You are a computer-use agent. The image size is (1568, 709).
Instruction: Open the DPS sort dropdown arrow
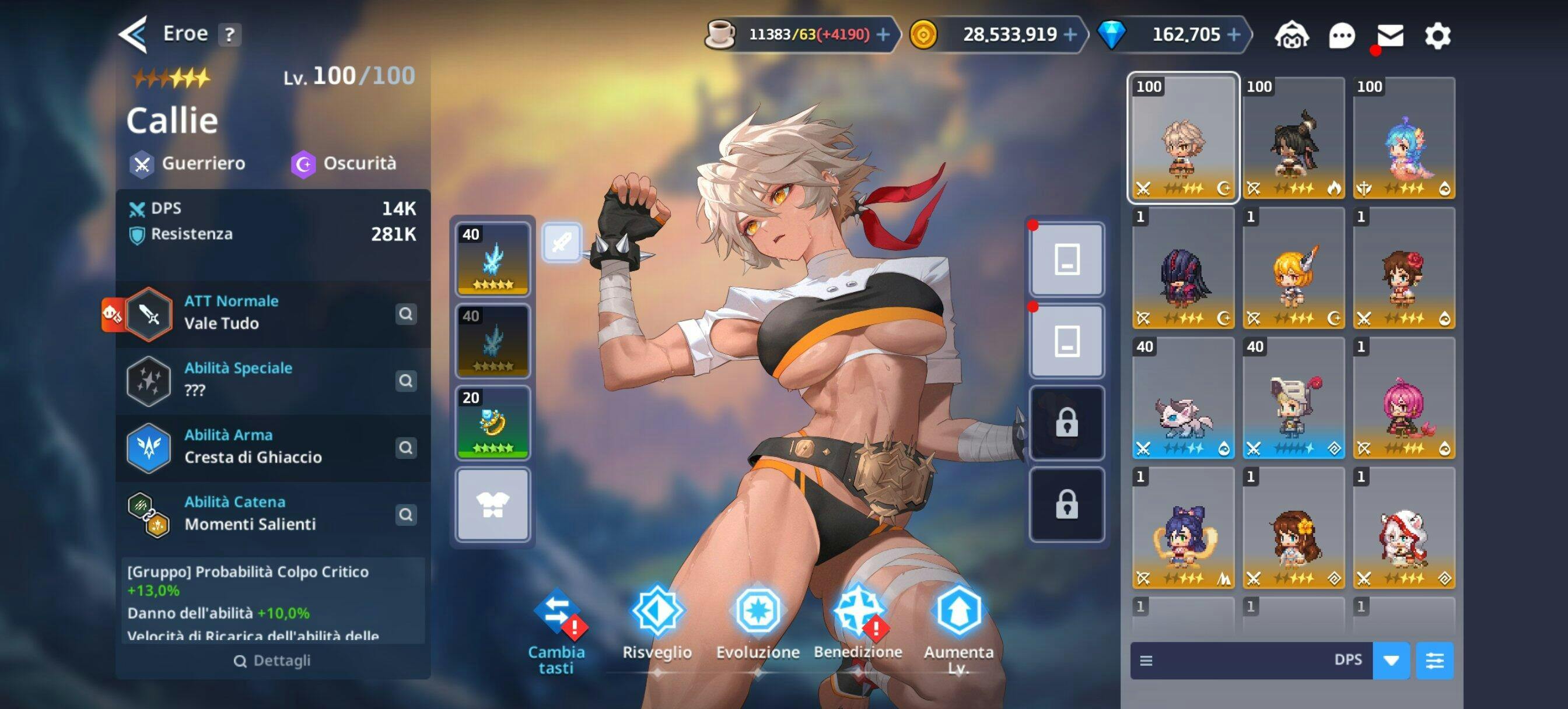[x=1391, y=660]
